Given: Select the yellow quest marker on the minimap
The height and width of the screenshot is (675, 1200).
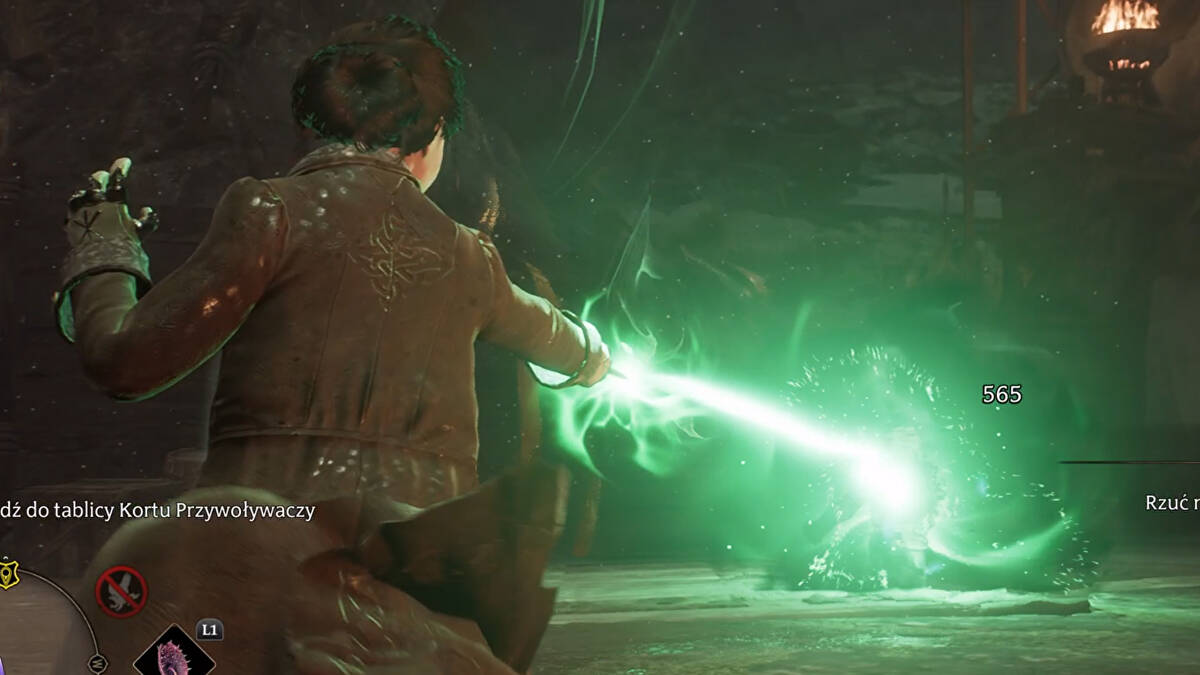Looking at the screenshot, I should tap(7, 572).
